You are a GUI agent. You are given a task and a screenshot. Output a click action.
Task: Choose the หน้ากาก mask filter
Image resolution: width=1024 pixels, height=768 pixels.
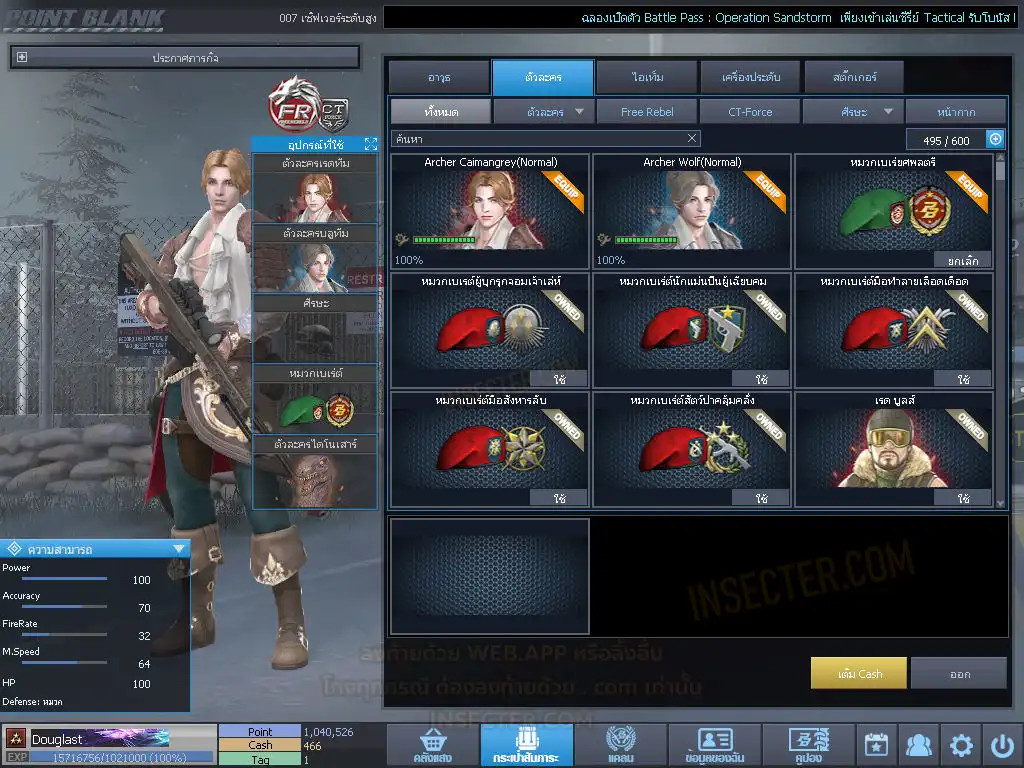click(956, 112)
